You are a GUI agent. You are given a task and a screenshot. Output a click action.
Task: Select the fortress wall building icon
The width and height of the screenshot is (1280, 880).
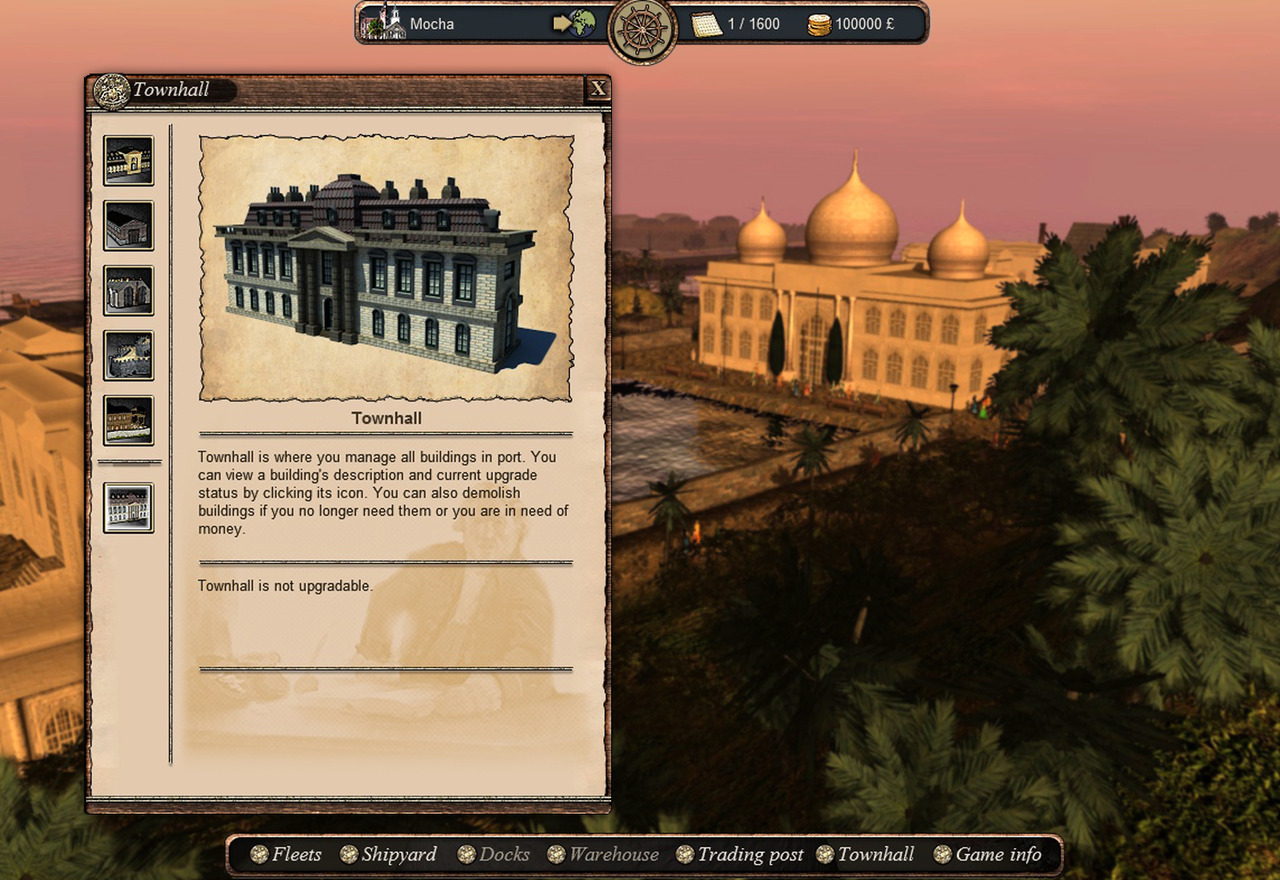tap(129, 356)
